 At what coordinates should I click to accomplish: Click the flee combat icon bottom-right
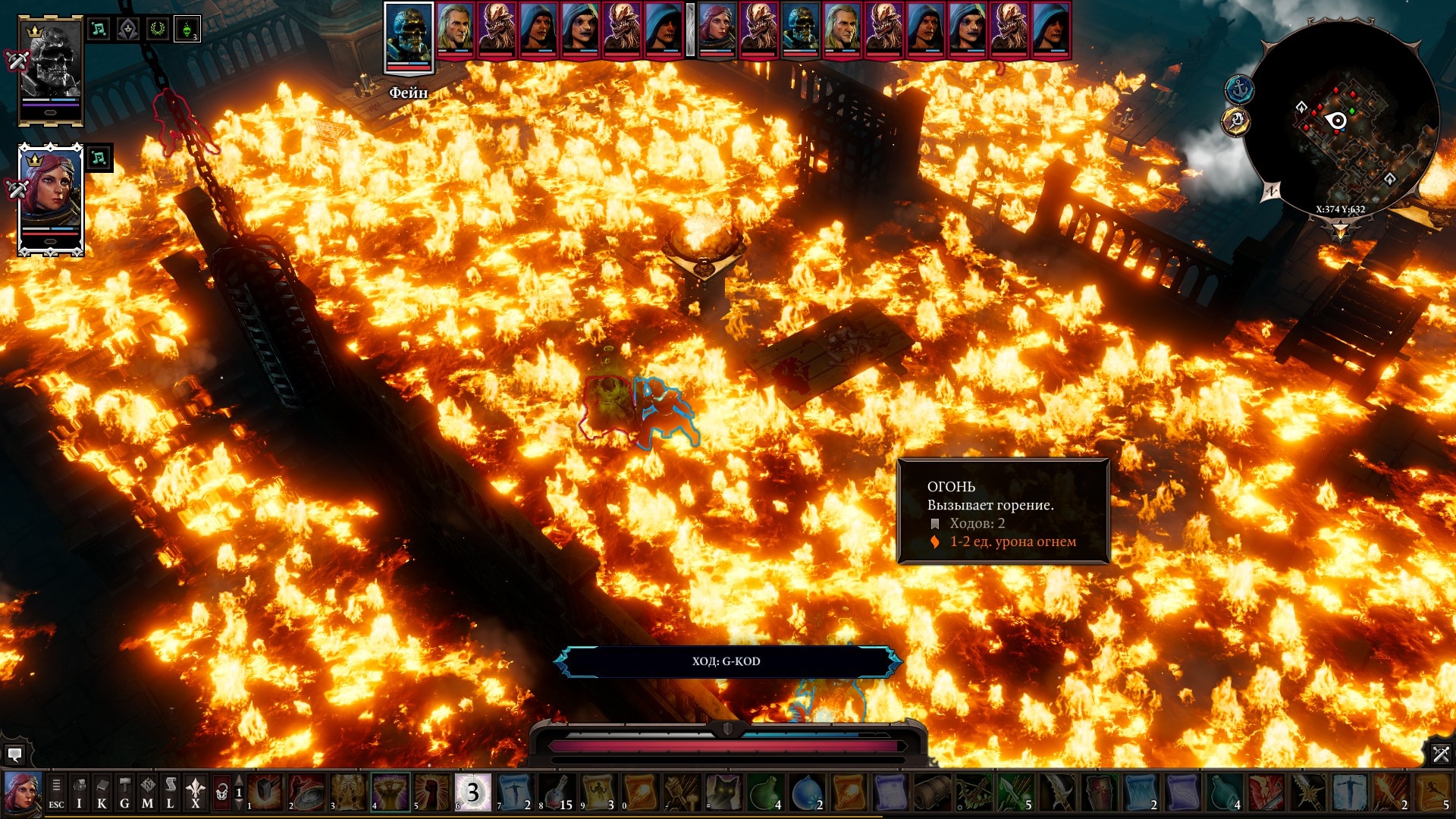coord(1441,753)
